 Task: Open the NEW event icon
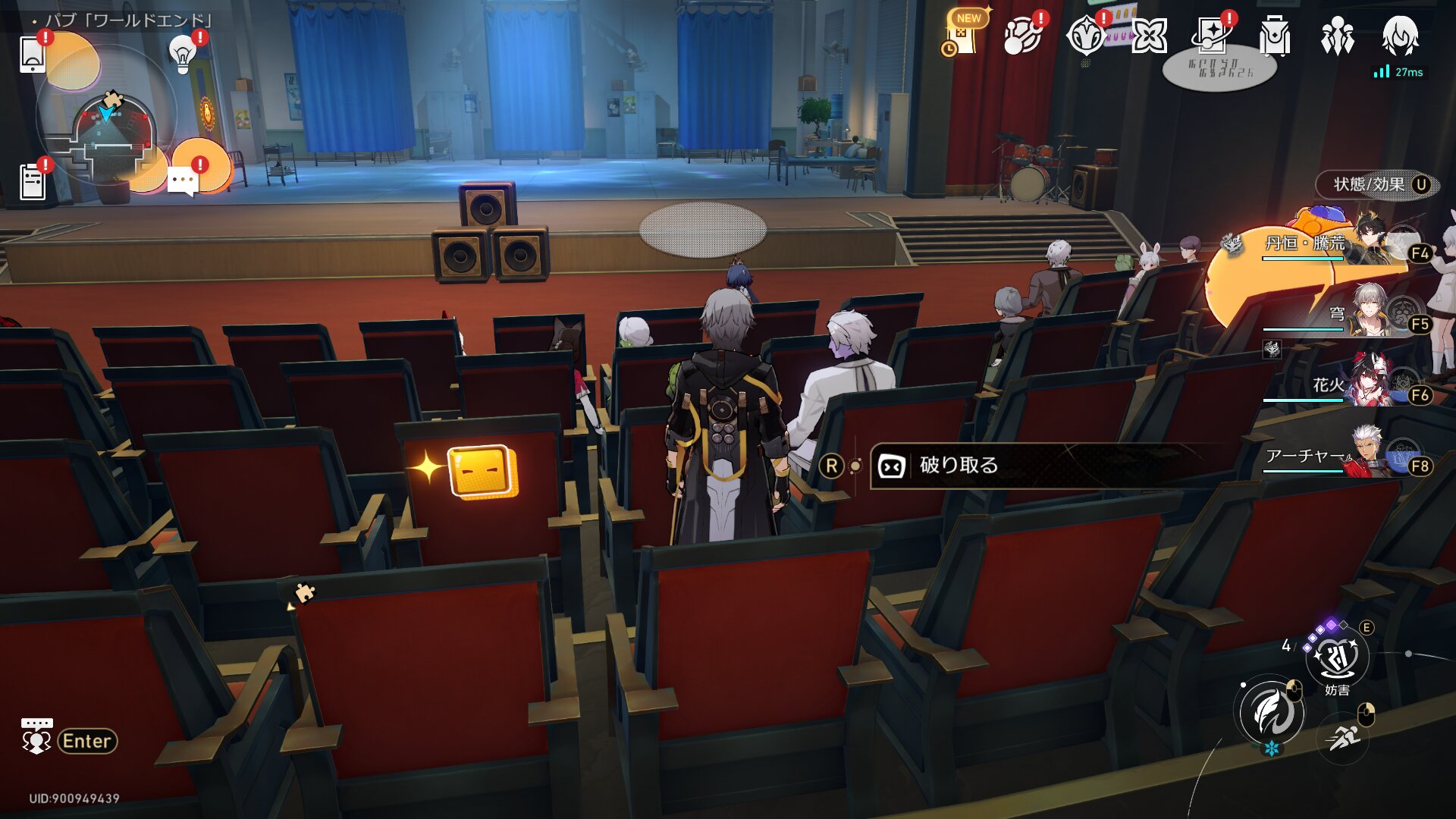[x=963, y=36]
